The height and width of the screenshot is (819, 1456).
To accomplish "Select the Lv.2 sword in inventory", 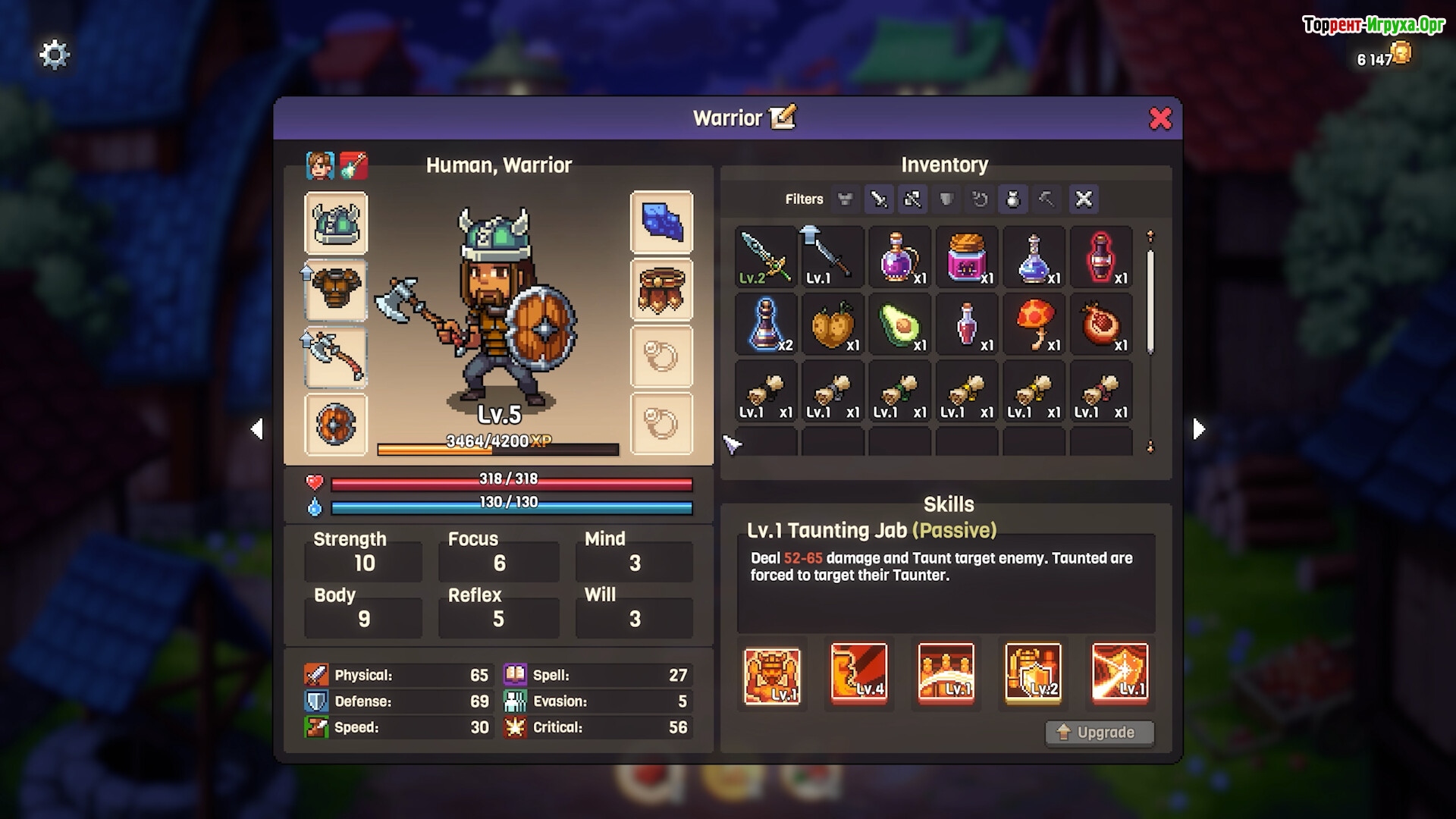I will pyautogui.click(x=765, y=257).
